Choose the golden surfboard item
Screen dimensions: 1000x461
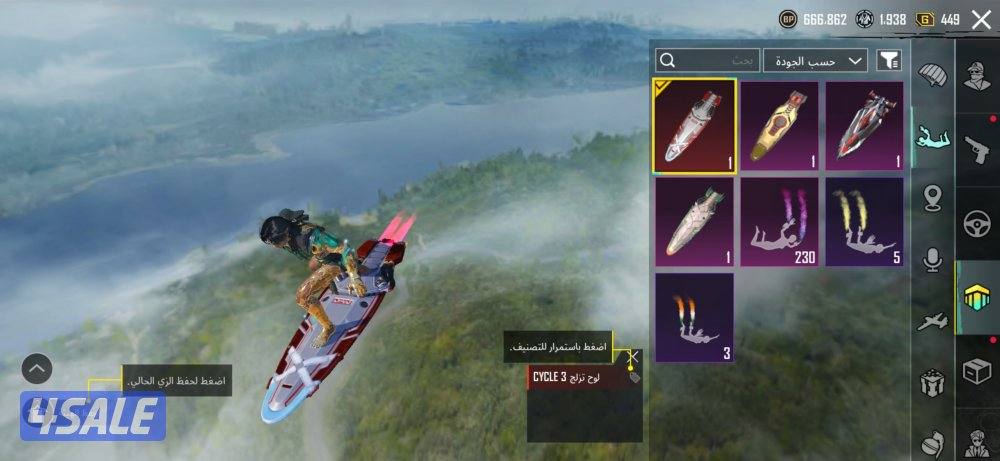point(779,126)
